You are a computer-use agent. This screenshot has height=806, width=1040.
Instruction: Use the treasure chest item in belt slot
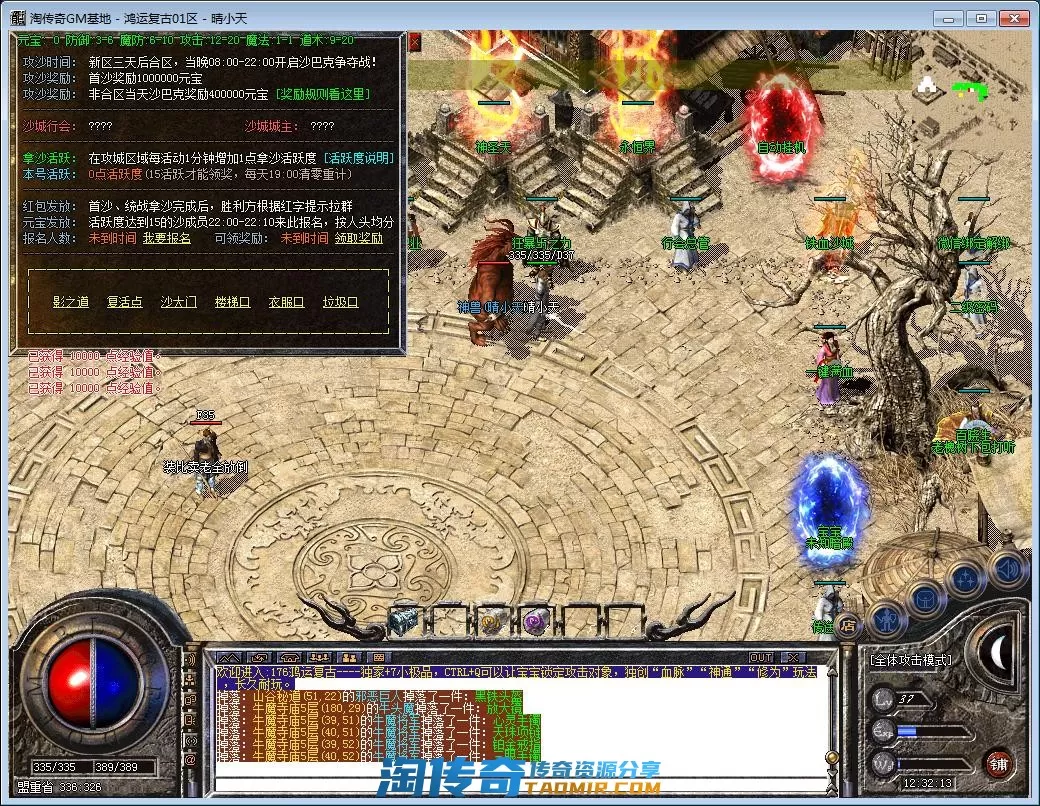405,621
